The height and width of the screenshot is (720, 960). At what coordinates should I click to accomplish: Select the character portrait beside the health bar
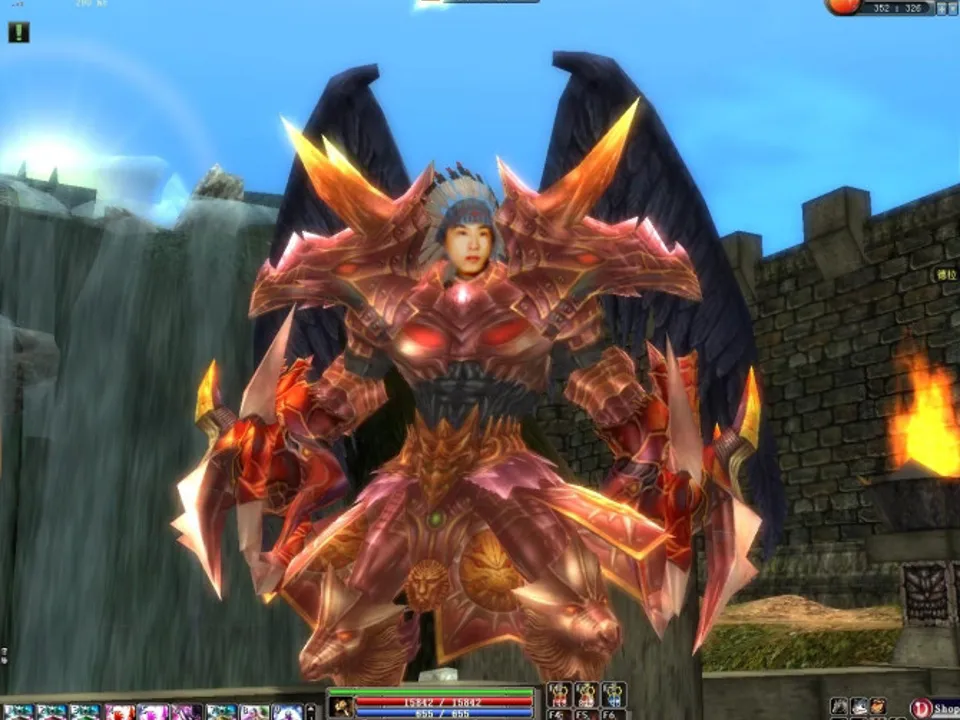click(x=342, y=706)
